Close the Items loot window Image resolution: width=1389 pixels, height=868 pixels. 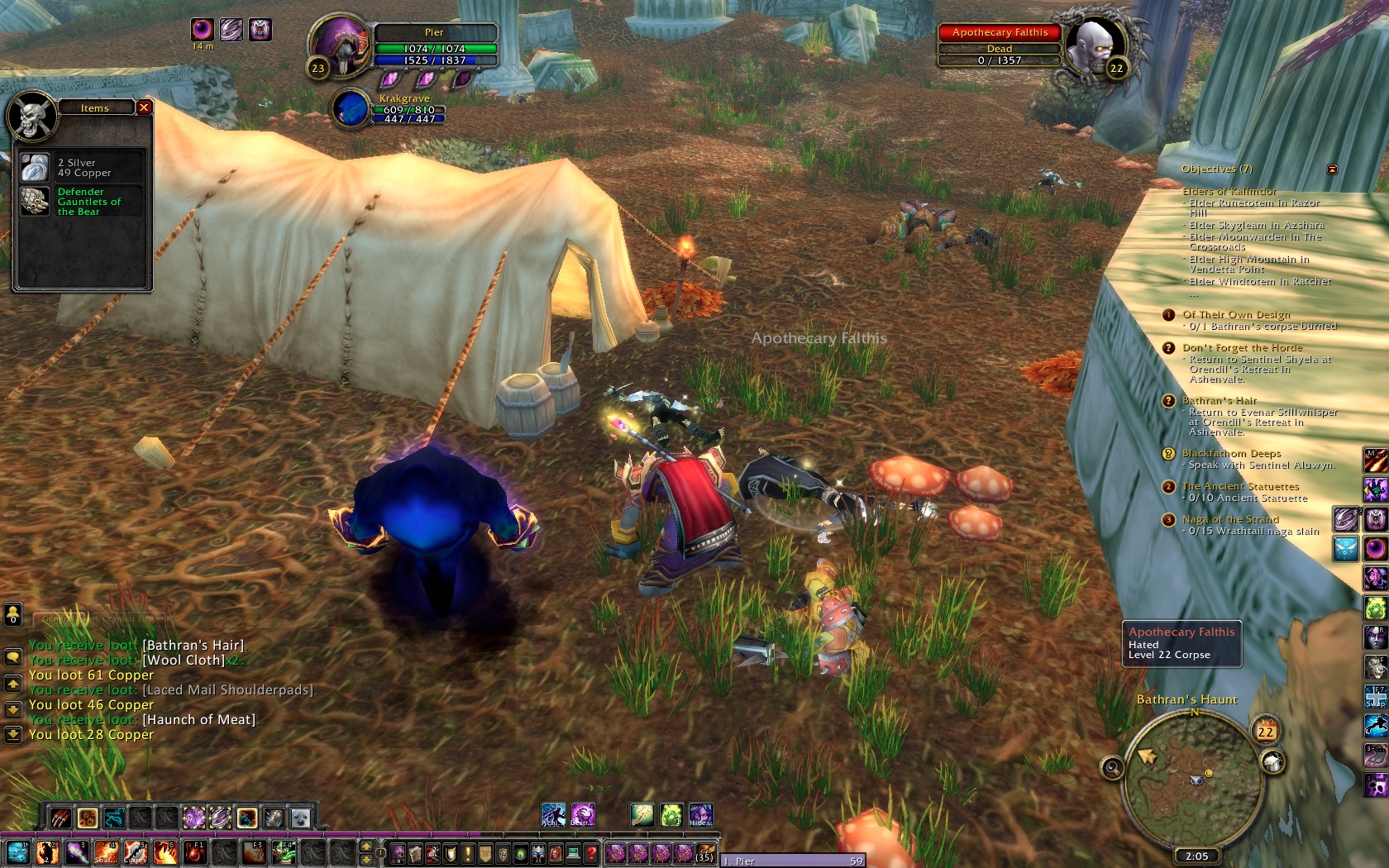pos(144,107)
